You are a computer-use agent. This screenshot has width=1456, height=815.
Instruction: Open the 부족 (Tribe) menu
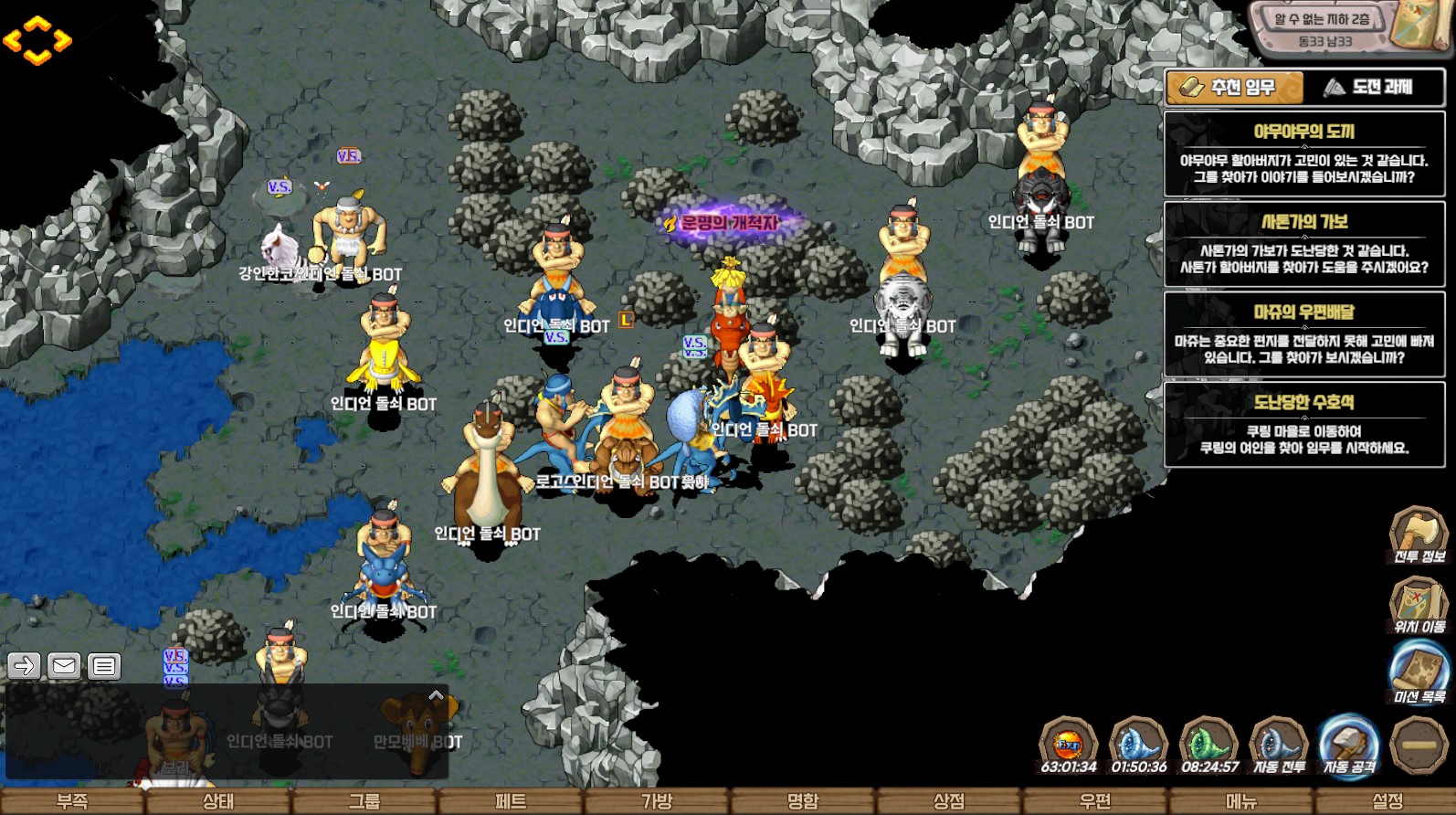tap(72, 801)
